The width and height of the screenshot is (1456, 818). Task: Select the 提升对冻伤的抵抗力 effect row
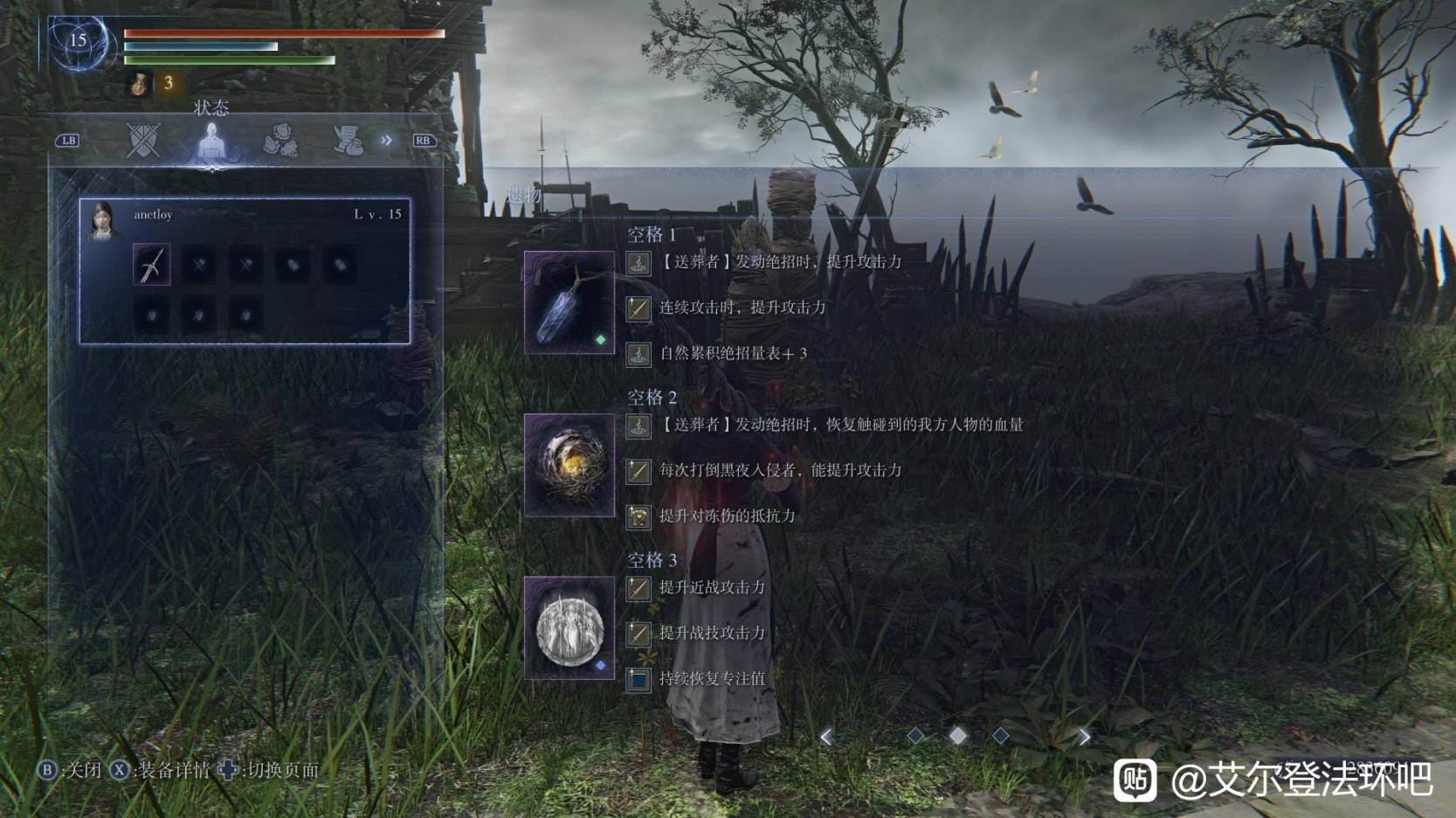pyautogui.click(x=727, y=516)
